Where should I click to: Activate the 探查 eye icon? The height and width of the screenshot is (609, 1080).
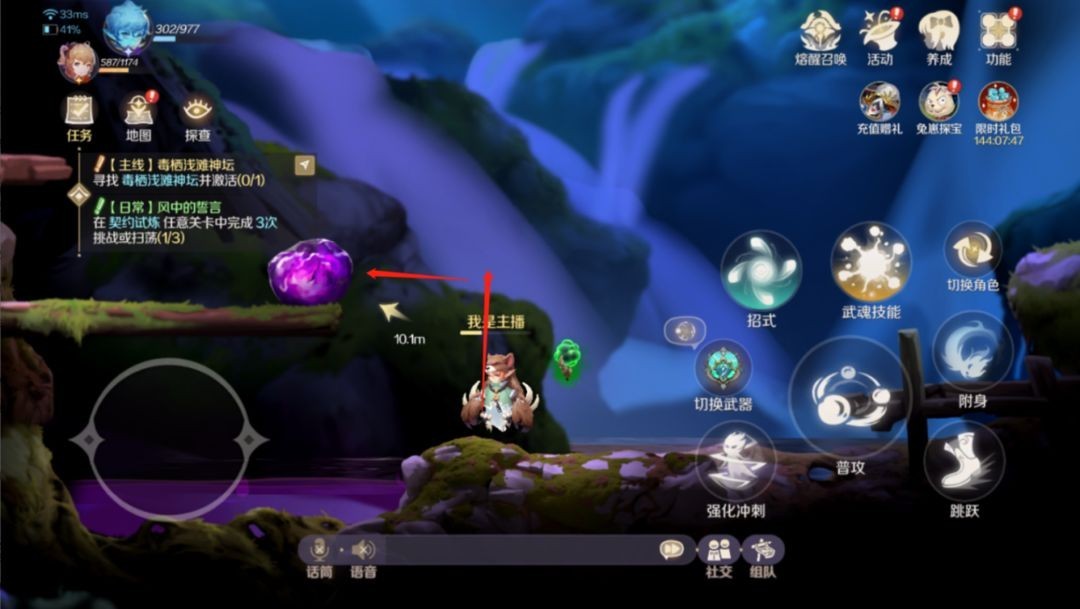pyautogui.click(x=197, y=111)
